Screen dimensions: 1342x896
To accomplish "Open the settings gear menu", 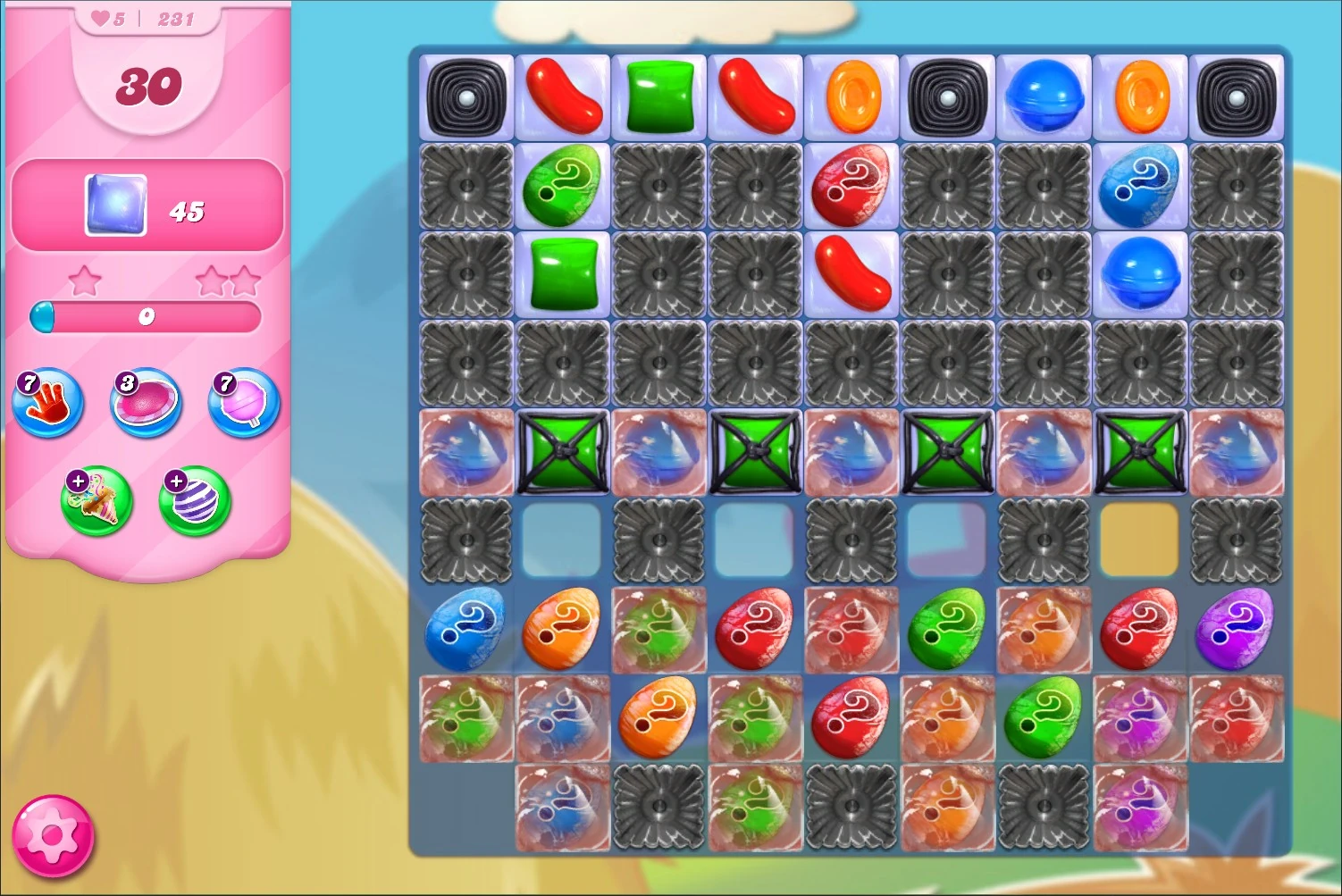I will point(54,836).
